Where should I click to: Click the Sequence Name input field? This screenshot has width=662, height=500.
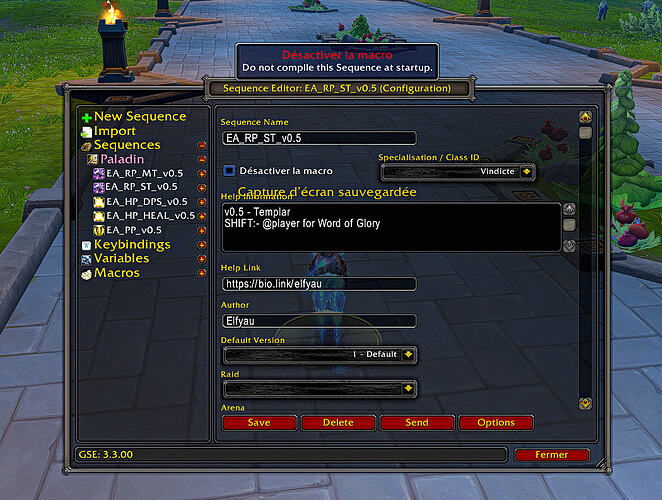point(318,138)
